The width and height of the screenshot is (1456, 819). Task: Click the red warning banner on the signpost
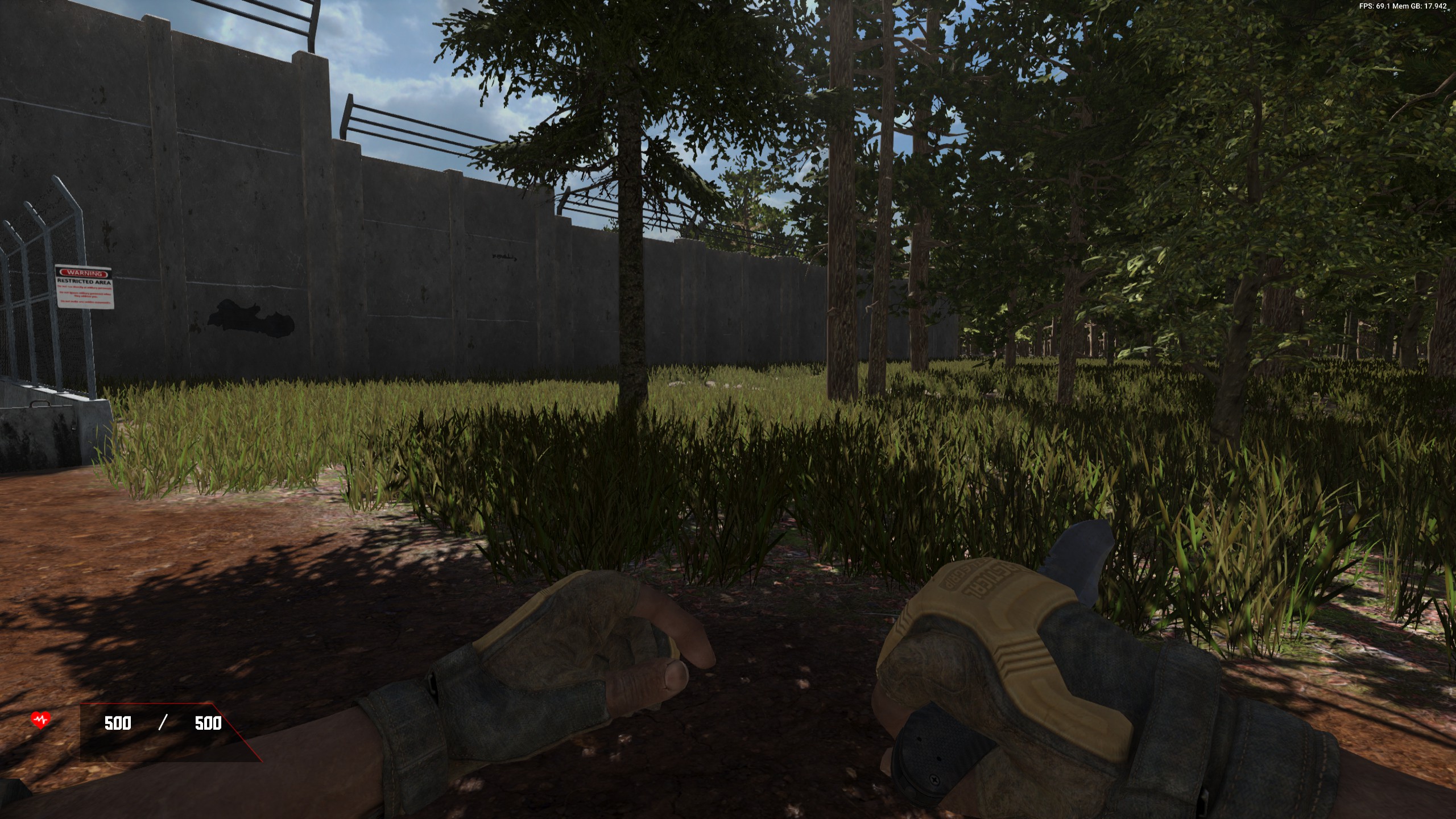point(82,274)
